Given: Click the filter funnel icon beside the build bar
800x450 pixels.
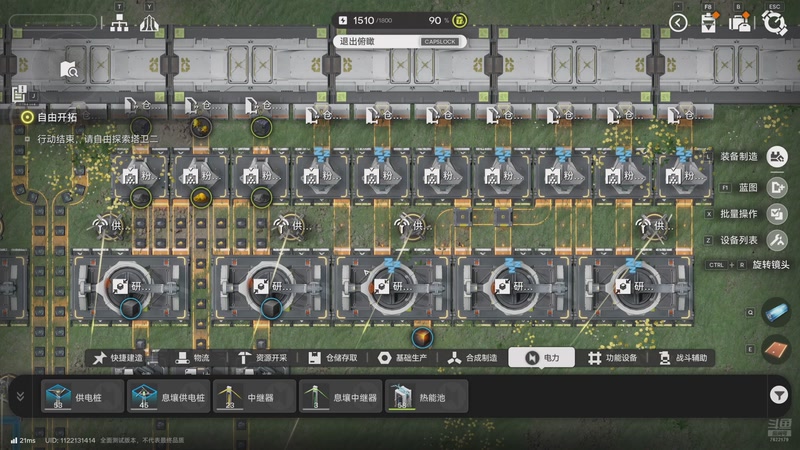Looking at the screenshot, I should coord(780,395).
